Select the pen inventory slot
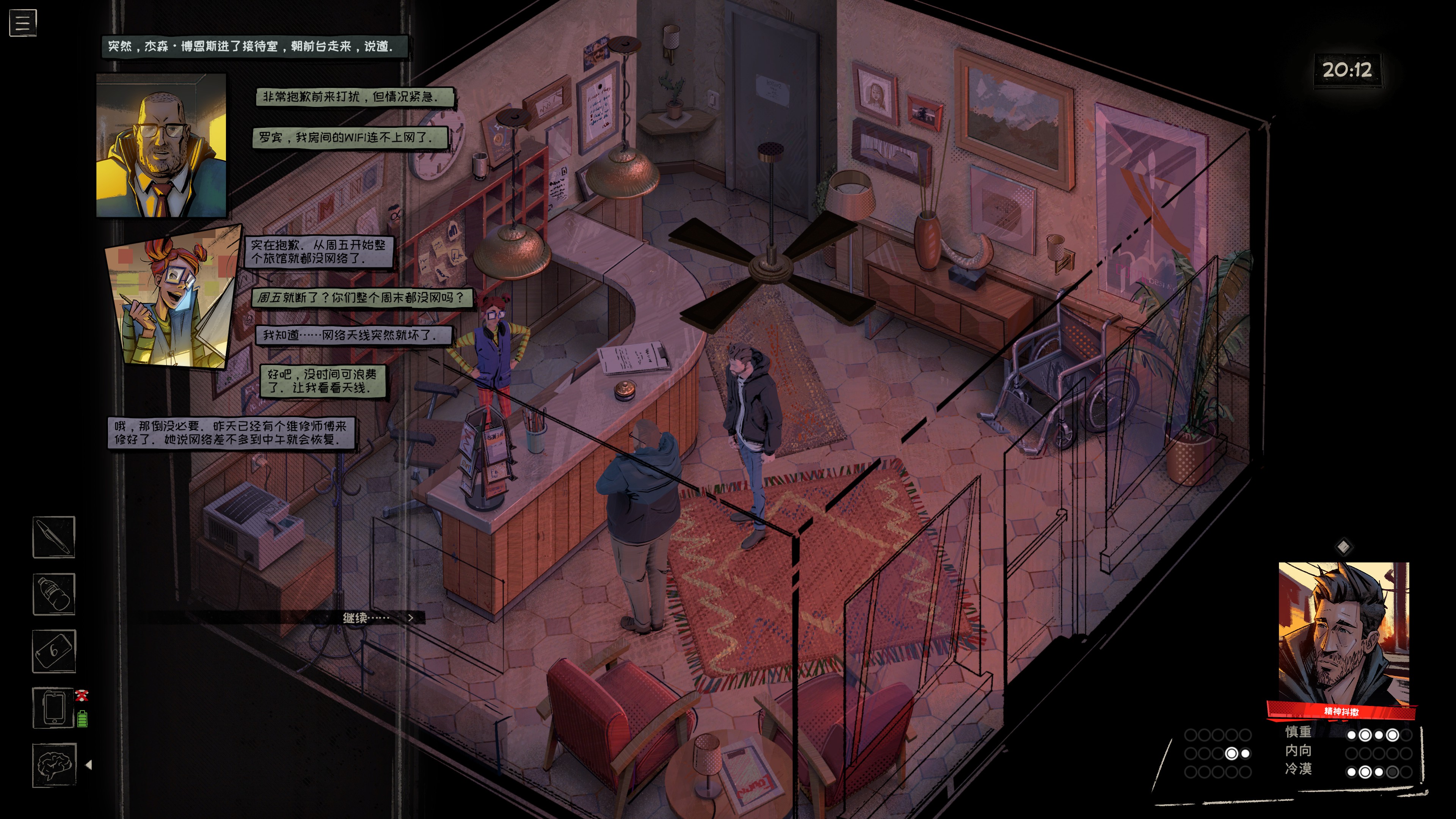 54,537
